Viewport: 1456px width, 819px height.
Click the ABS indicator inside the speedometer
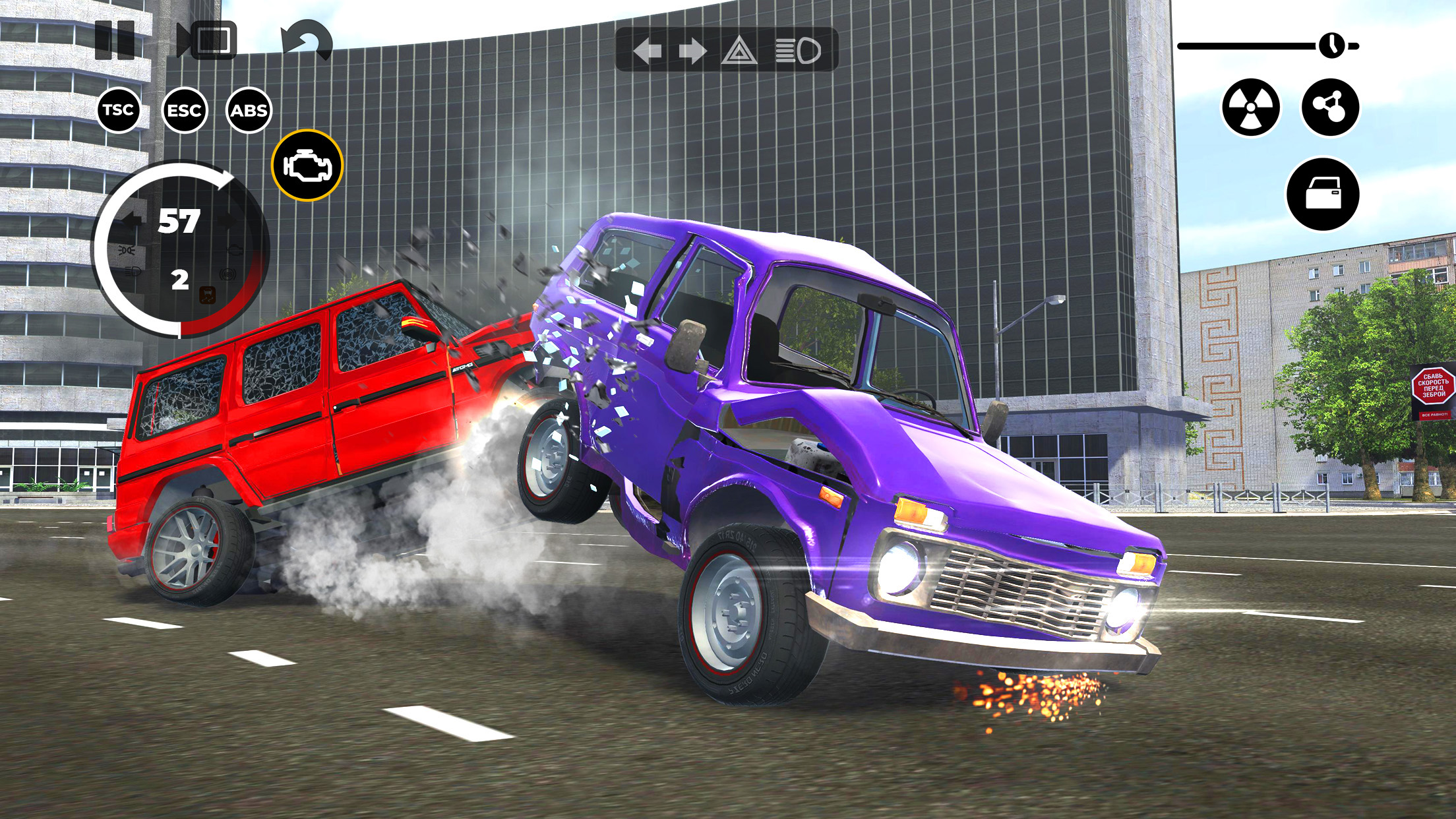(x=228, y=274)
